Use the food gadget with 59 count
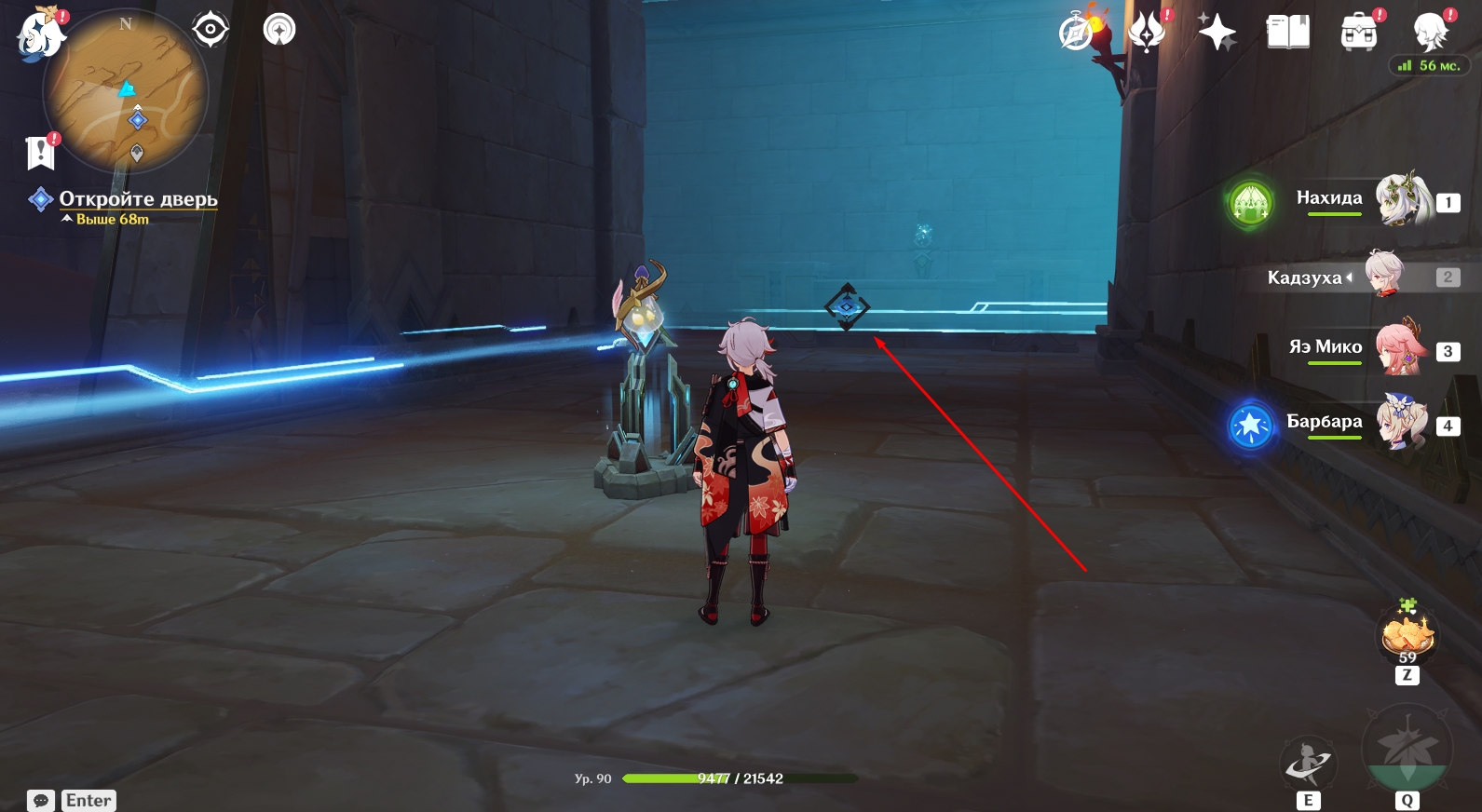This screenshot has height=812, width=1482. coord(1407,635)
